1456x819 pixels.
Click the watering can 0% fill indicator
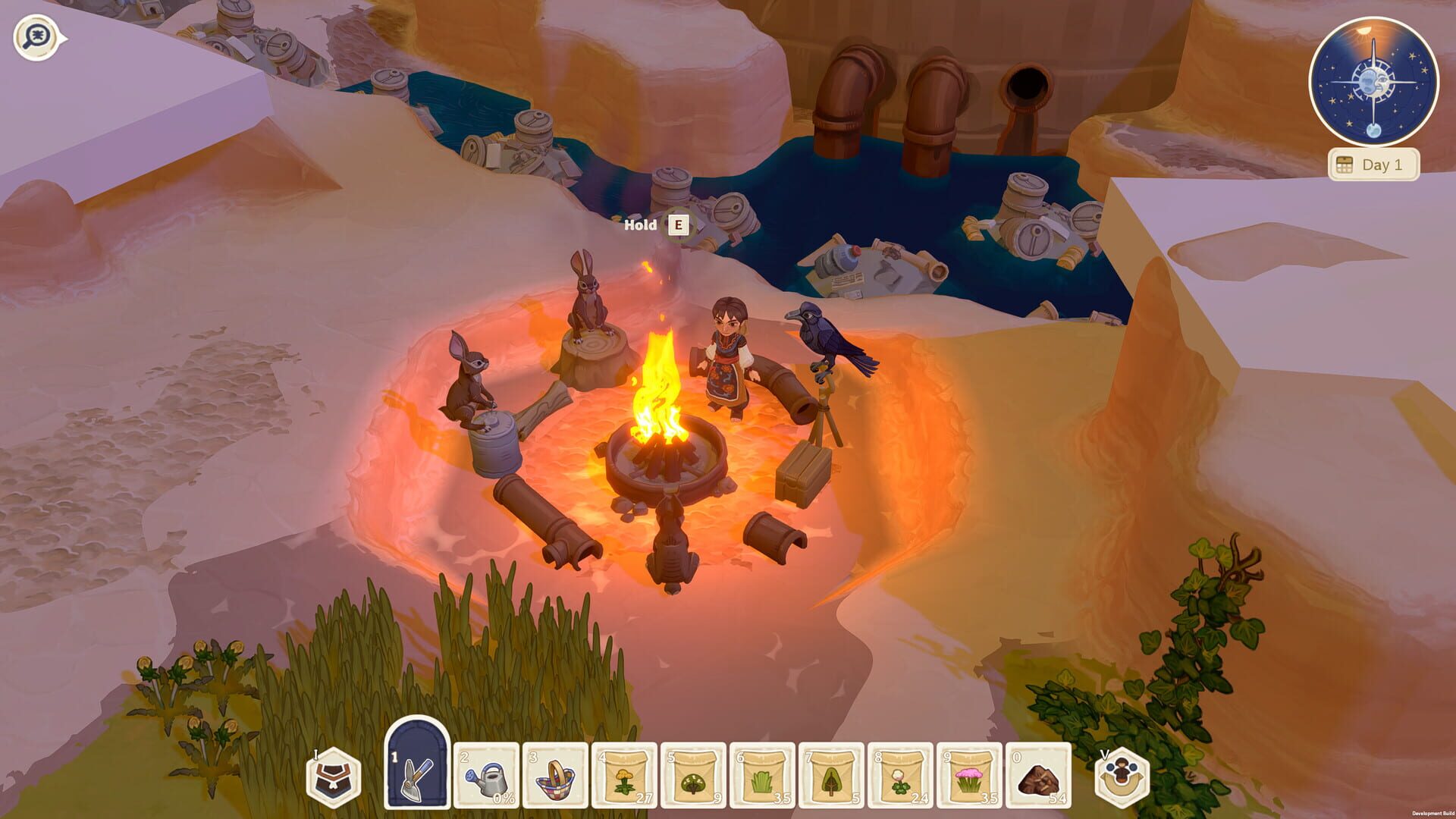505,799
